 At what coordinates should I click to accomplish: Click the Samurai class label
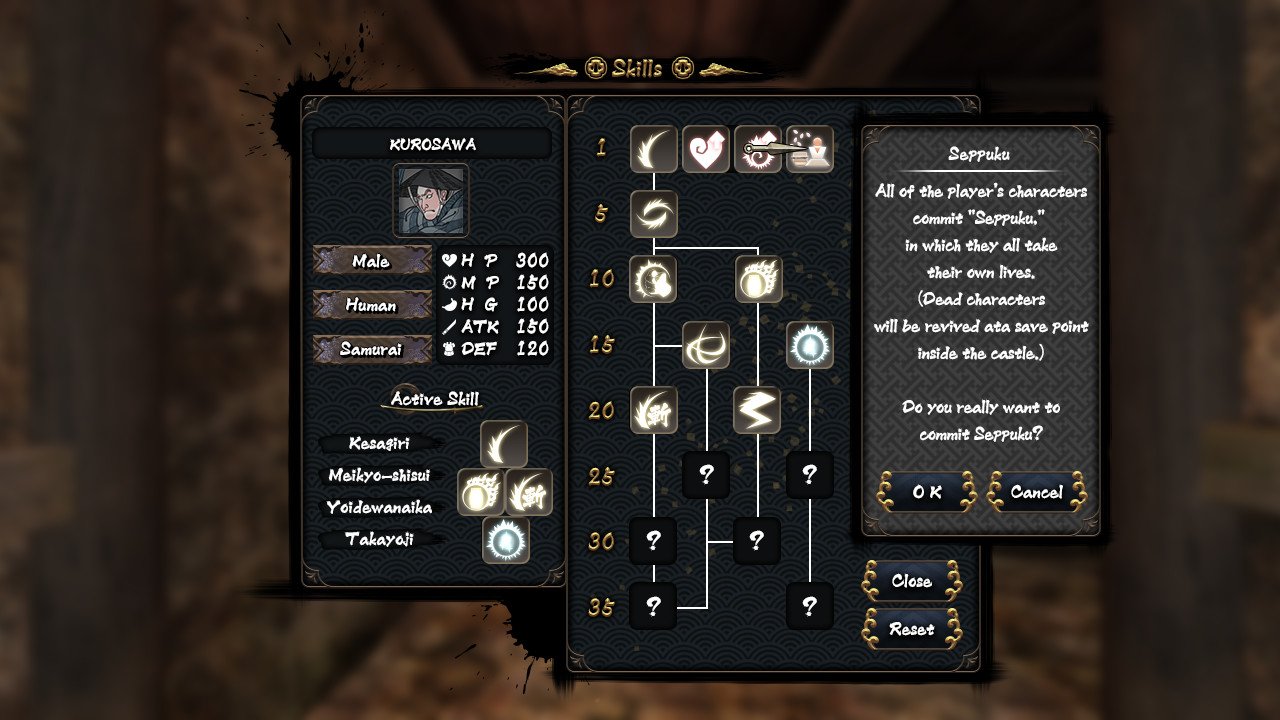pyautogui.click(x=371, y=349)
